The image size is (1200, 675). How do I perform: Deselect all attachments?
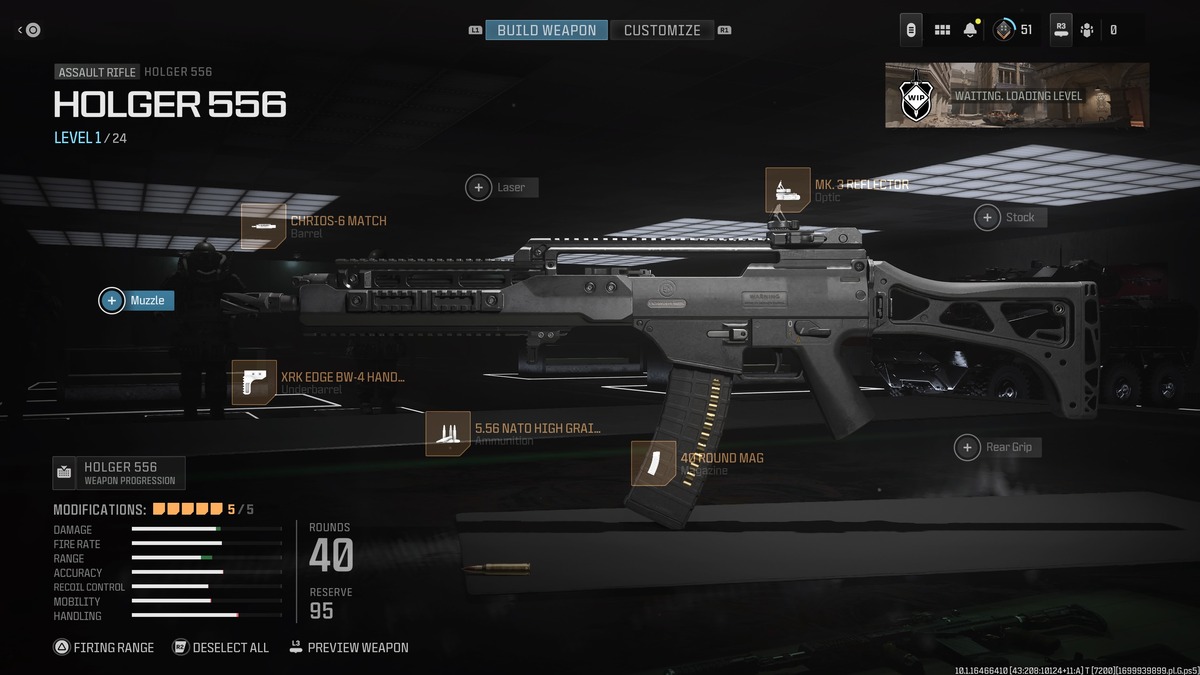pos(221,647)
